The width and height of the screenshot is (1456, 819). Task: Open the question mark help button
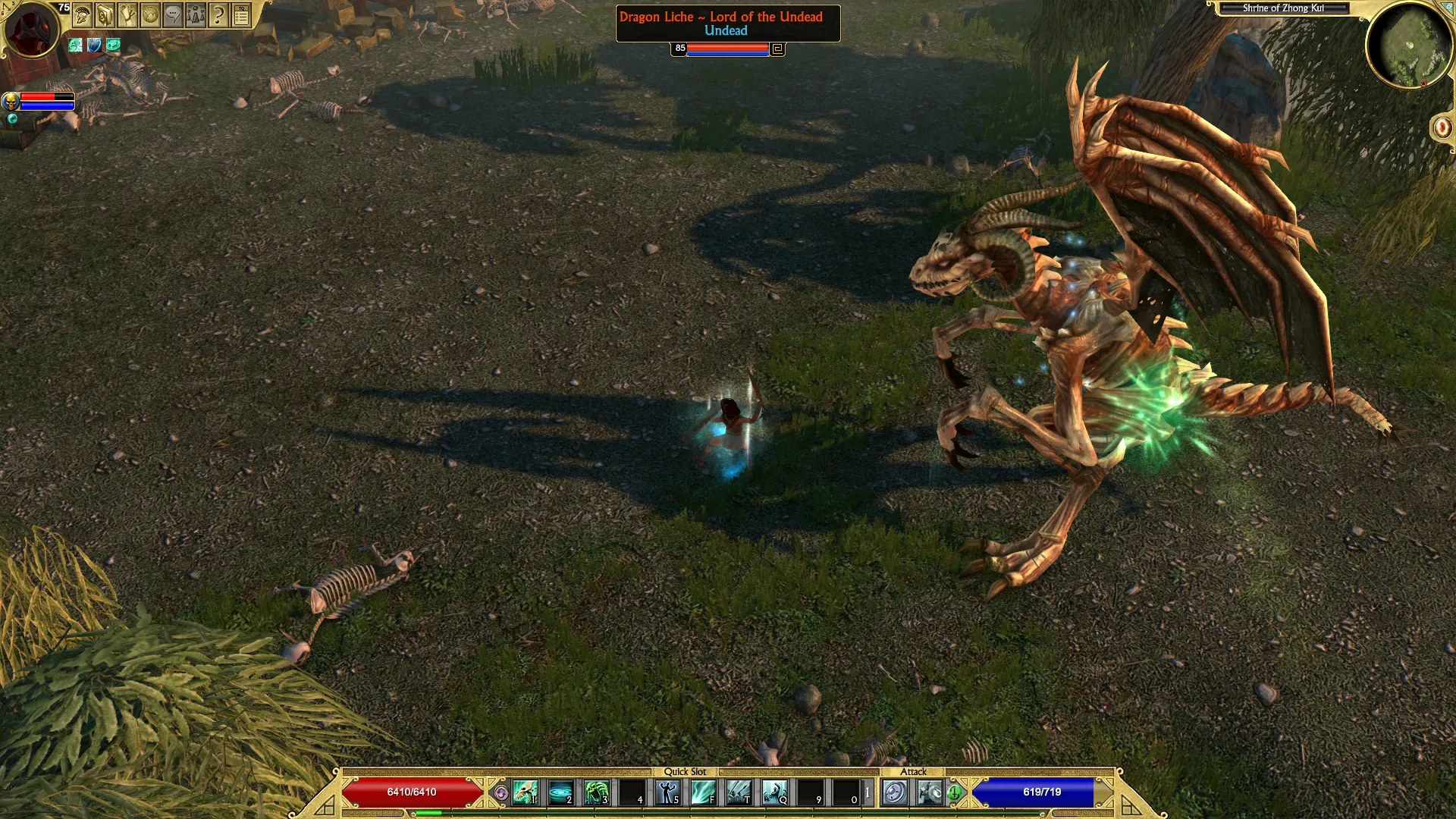click(218, 15)
